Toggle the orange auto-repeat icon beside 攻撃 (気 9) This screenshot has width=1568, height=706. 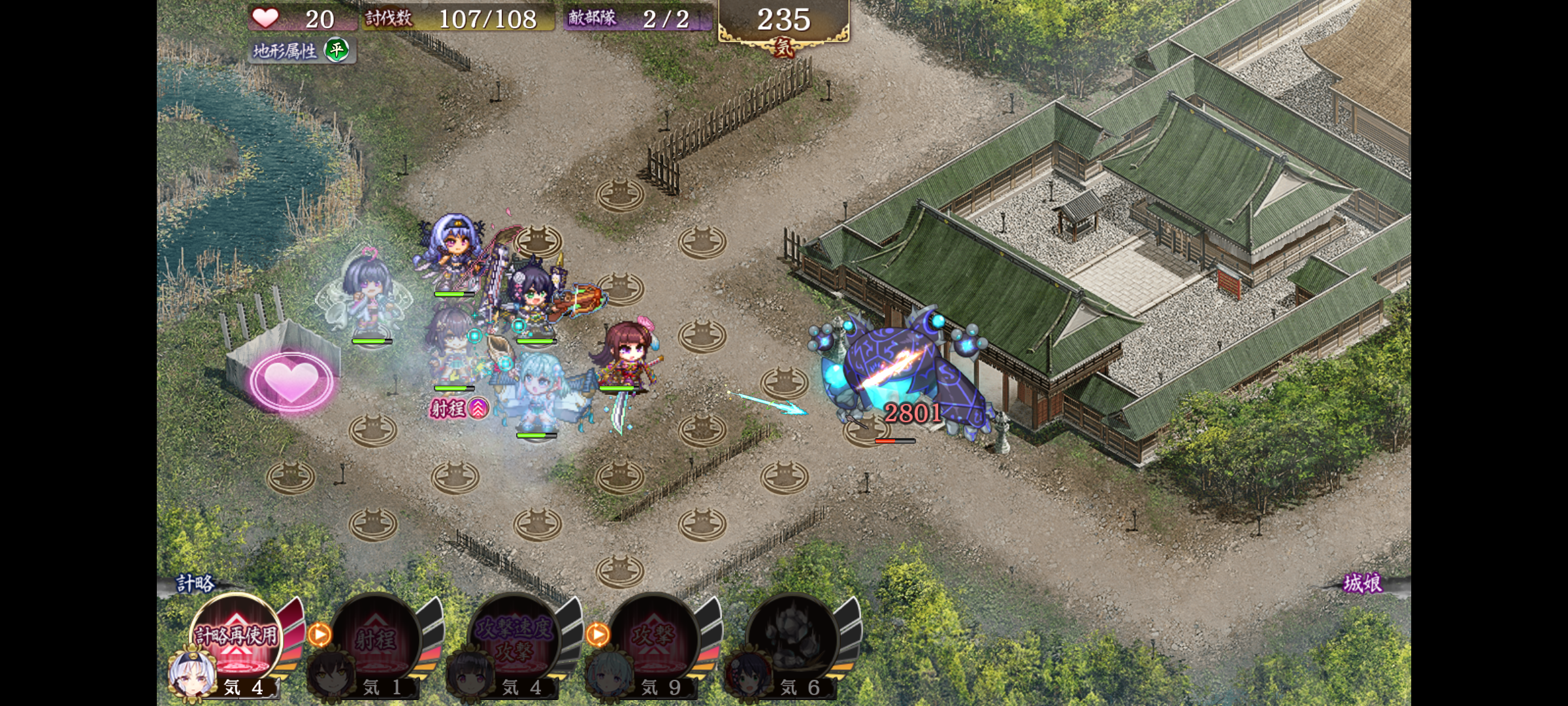point(598,634)
